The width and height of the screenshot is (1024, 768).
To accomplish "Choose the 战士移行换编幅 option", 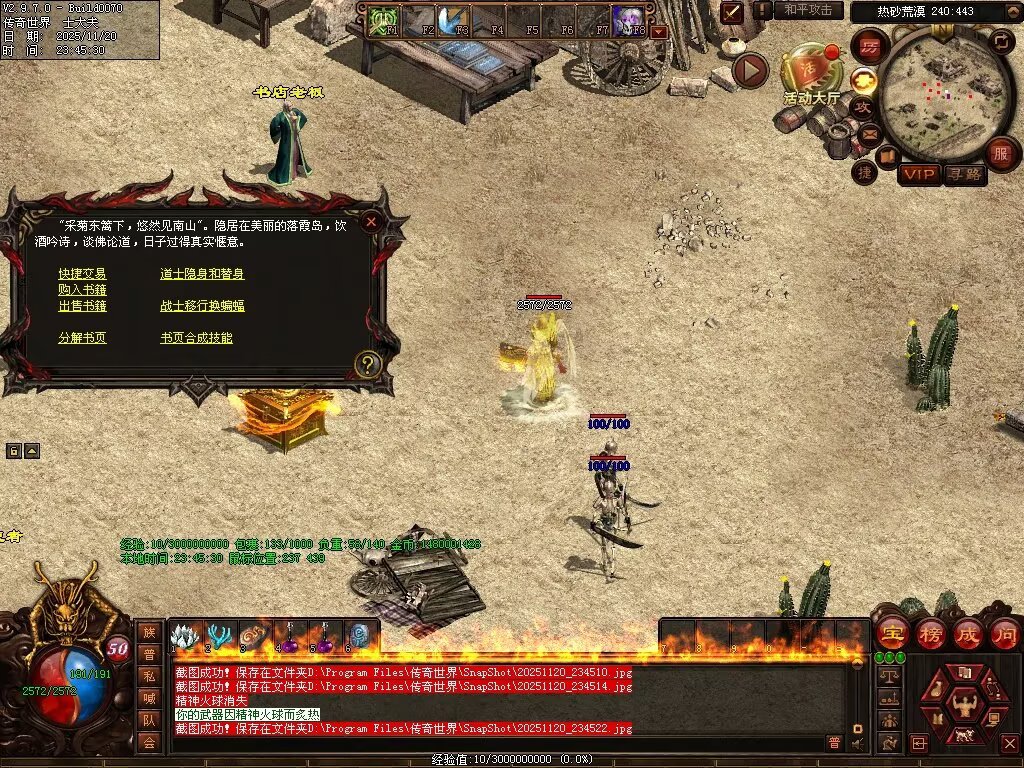I will click(202, 306).
